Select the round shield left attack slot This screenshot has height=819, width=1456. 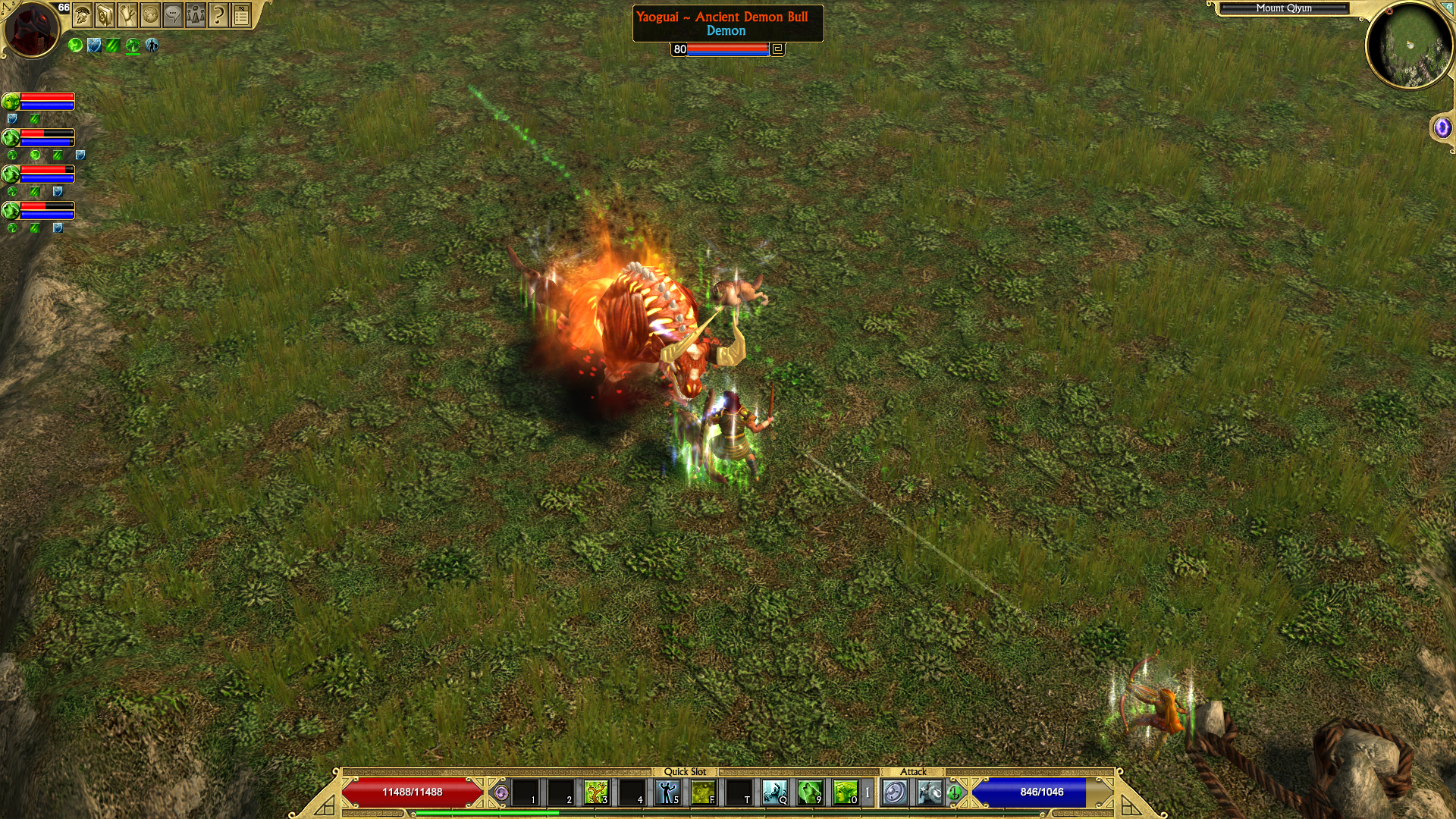tap(895, 792)
